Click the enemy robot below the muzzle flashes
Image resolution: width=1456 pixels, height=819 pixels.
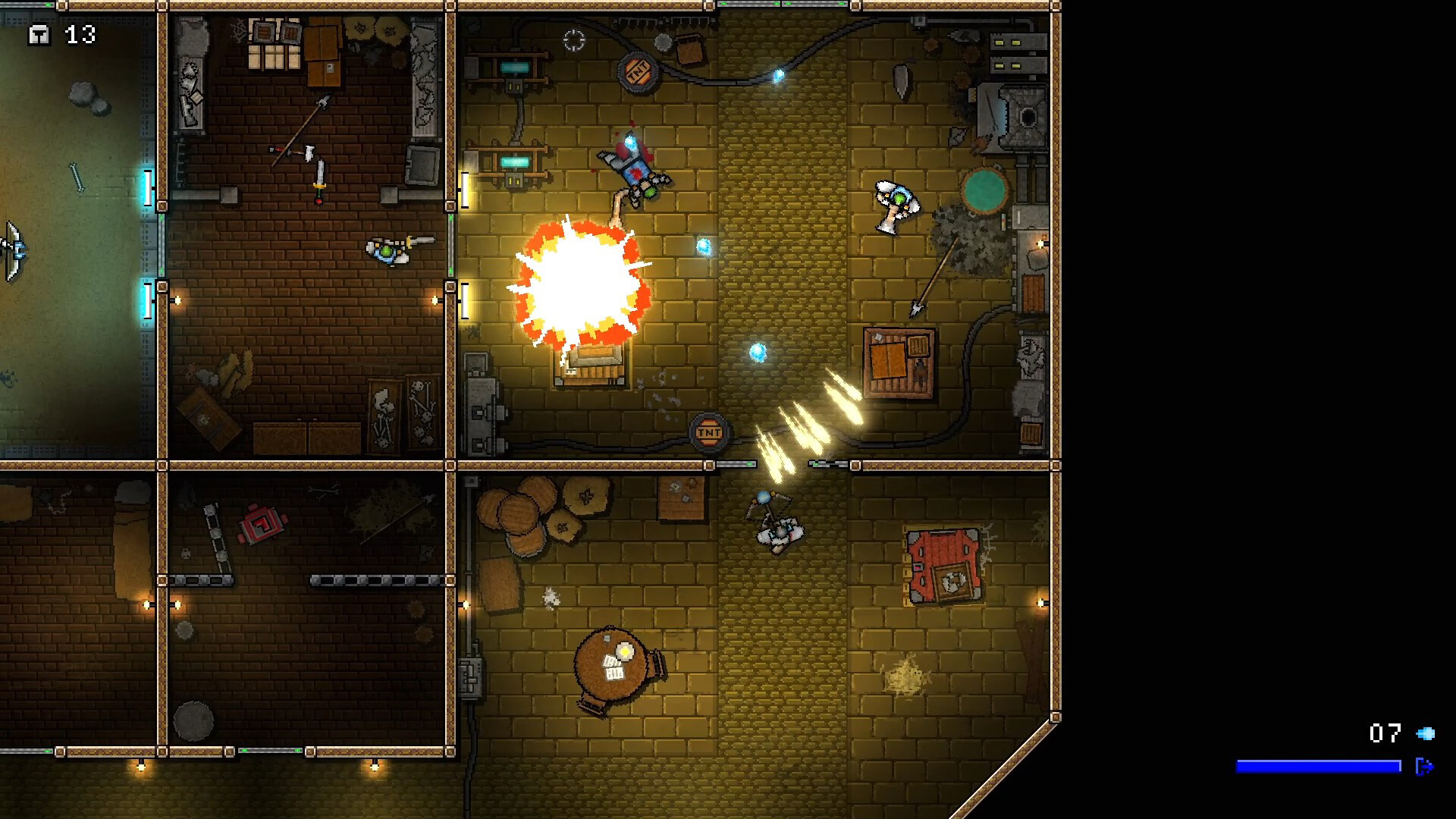[777, 529]
